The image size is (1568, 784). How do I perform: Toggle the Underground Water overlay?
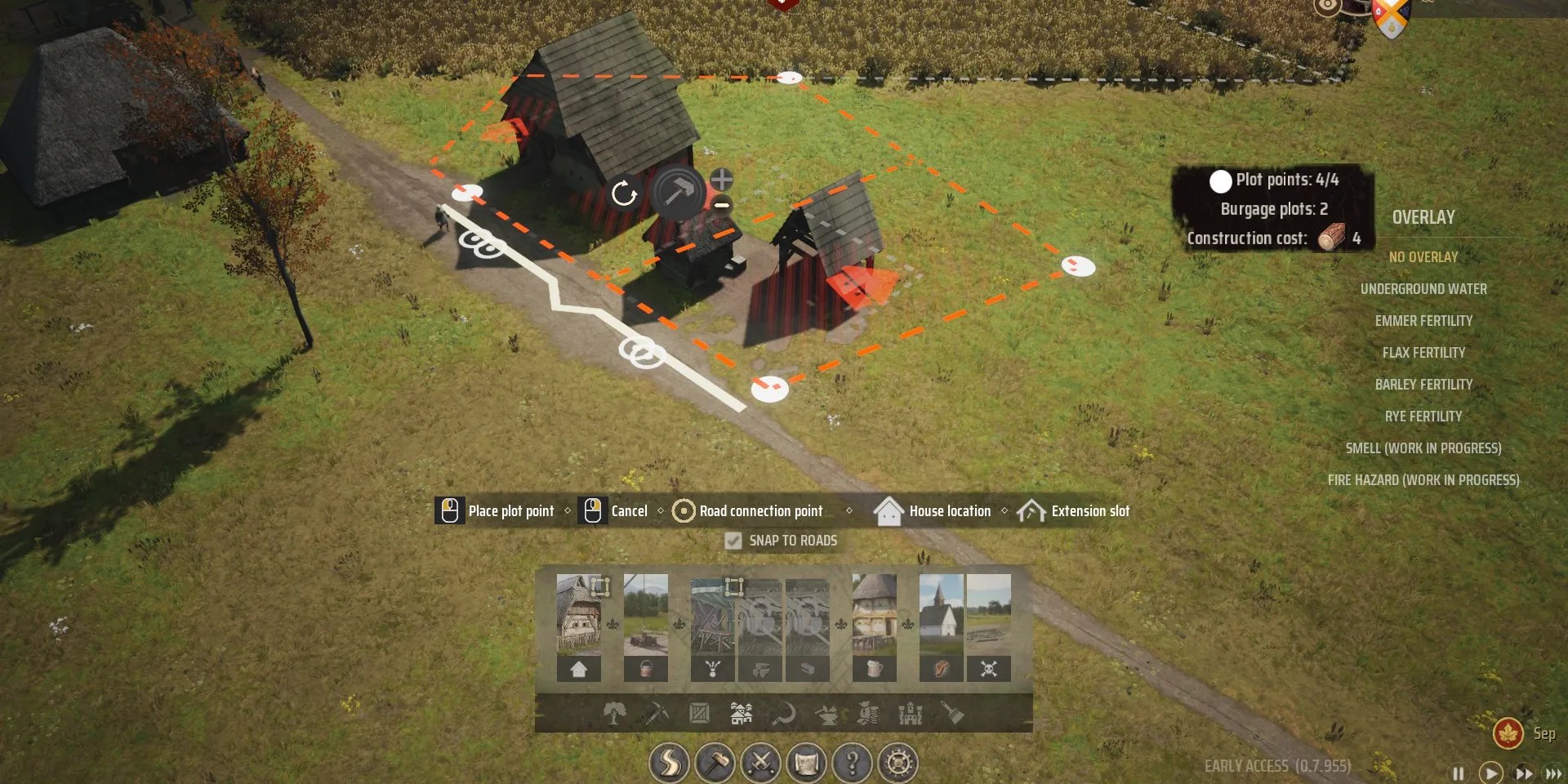pos(1424,288)
